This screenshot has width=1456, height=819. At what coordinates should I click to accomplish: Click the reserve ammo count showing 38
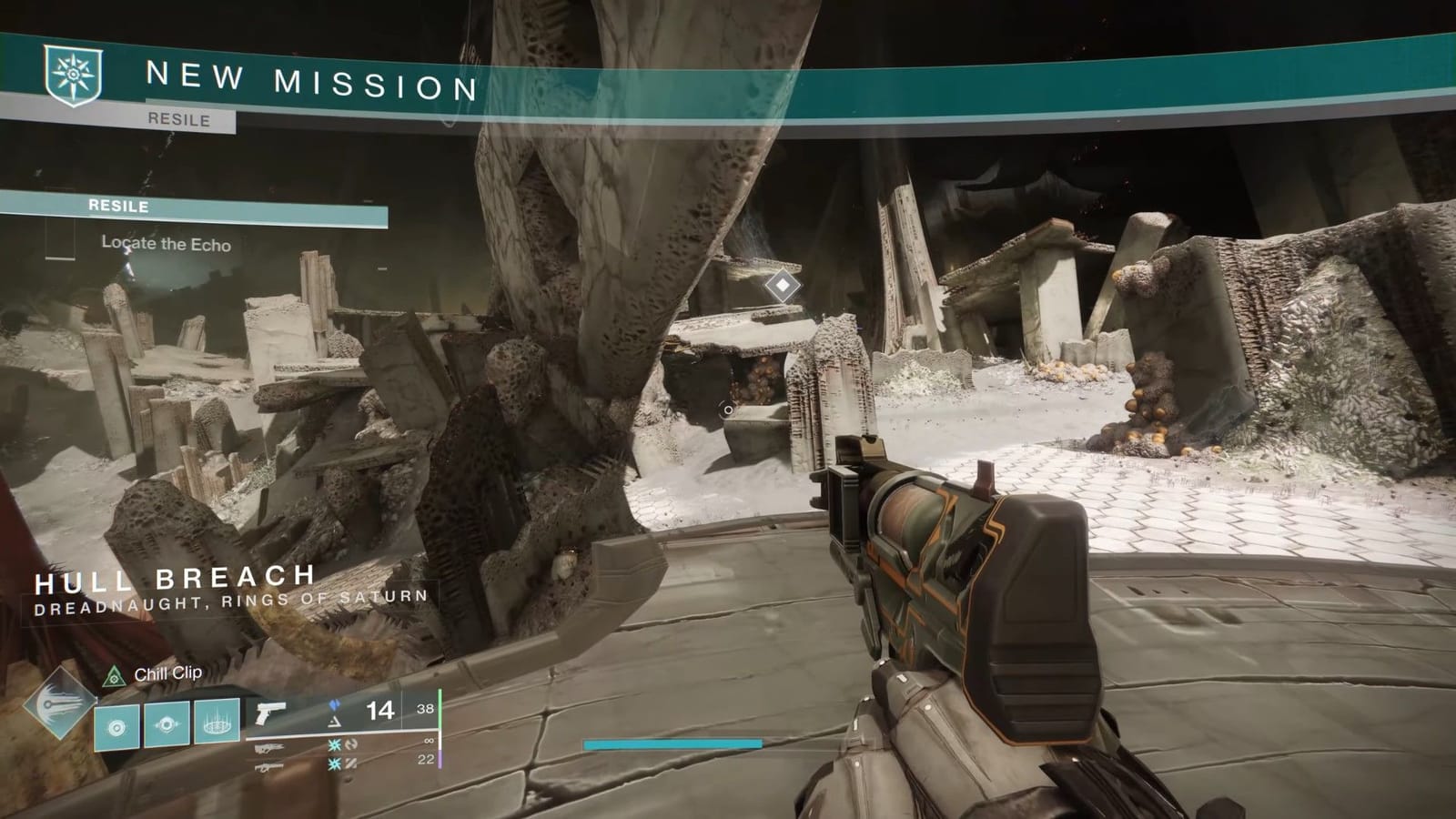click(x=424, y=708)
